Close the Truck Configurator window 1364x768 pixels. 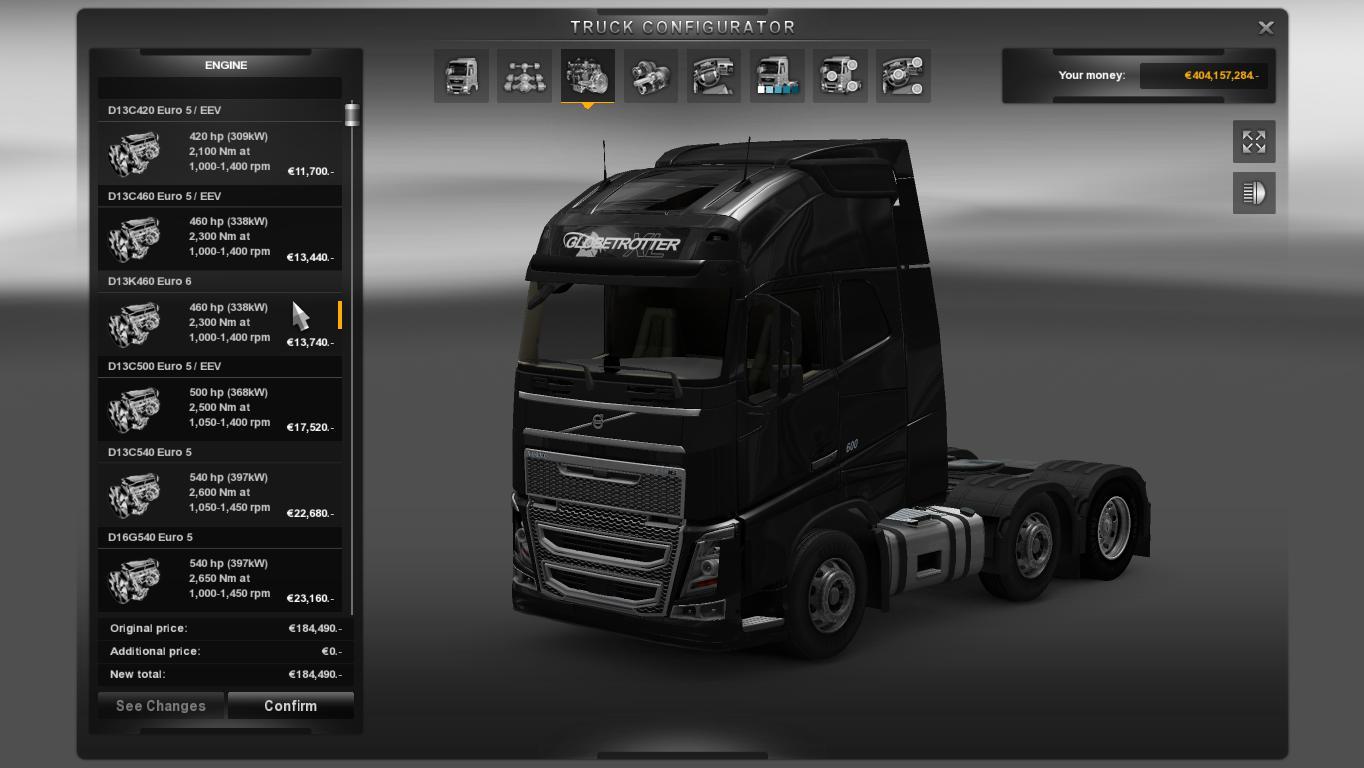click(x=1265, y=28)
